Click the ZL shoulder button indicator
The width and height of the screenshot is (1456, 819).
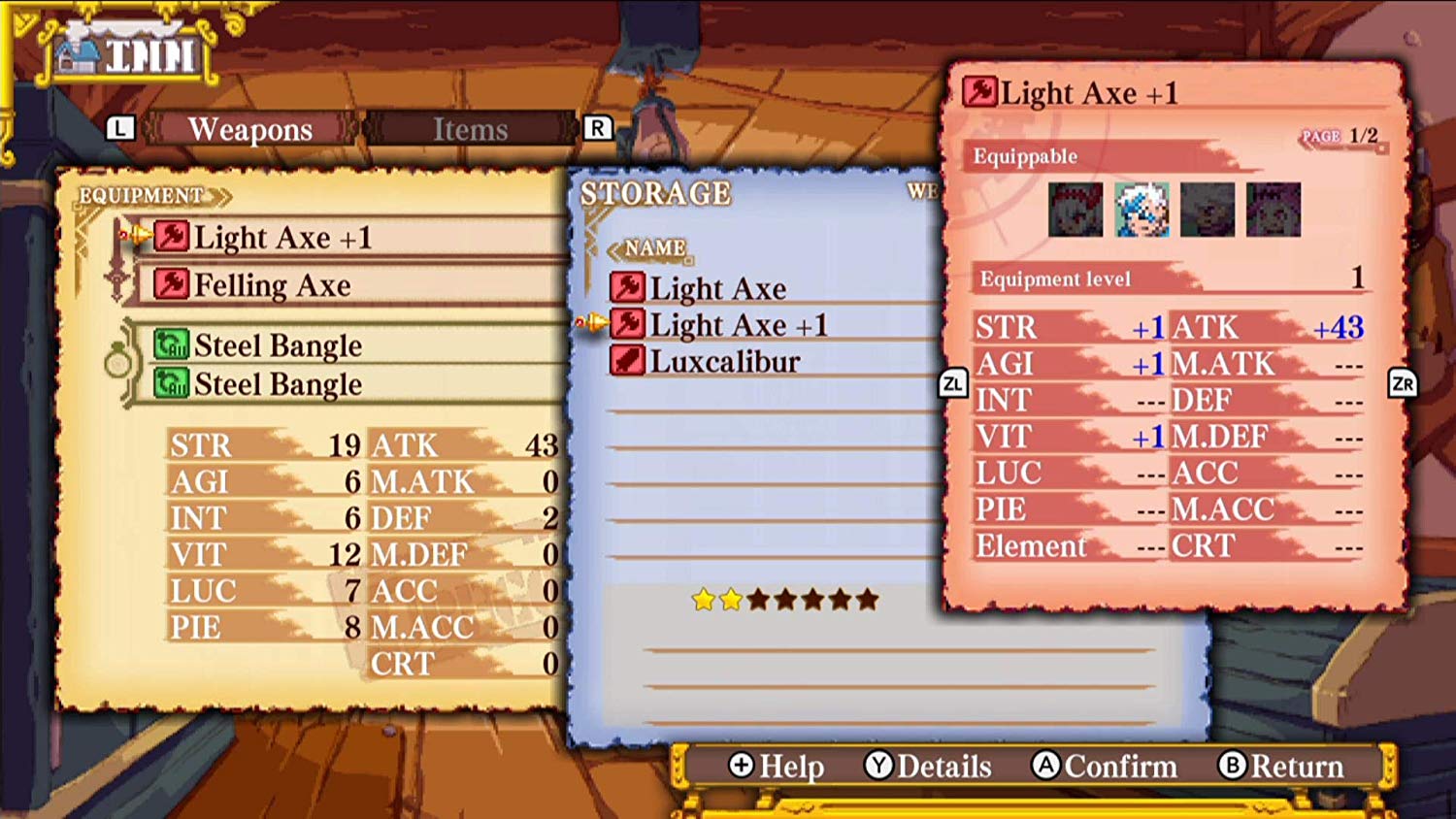(x=954, y=382)
